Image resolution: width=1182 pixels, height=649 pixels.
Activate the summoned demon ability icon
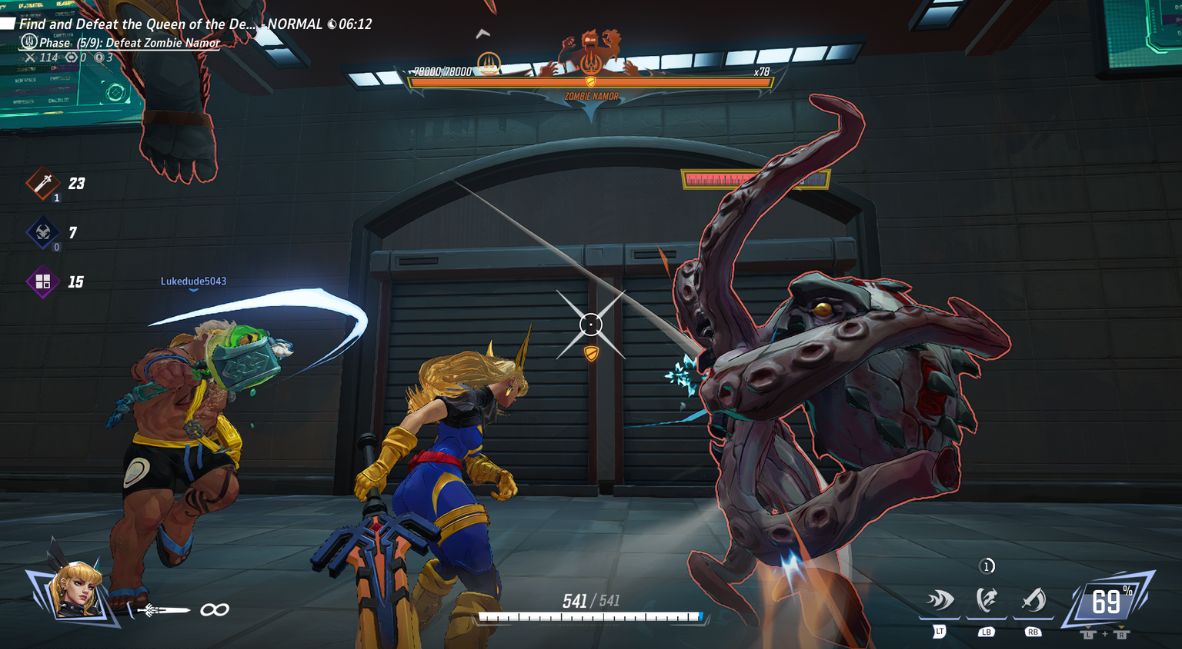pos(987,600)
